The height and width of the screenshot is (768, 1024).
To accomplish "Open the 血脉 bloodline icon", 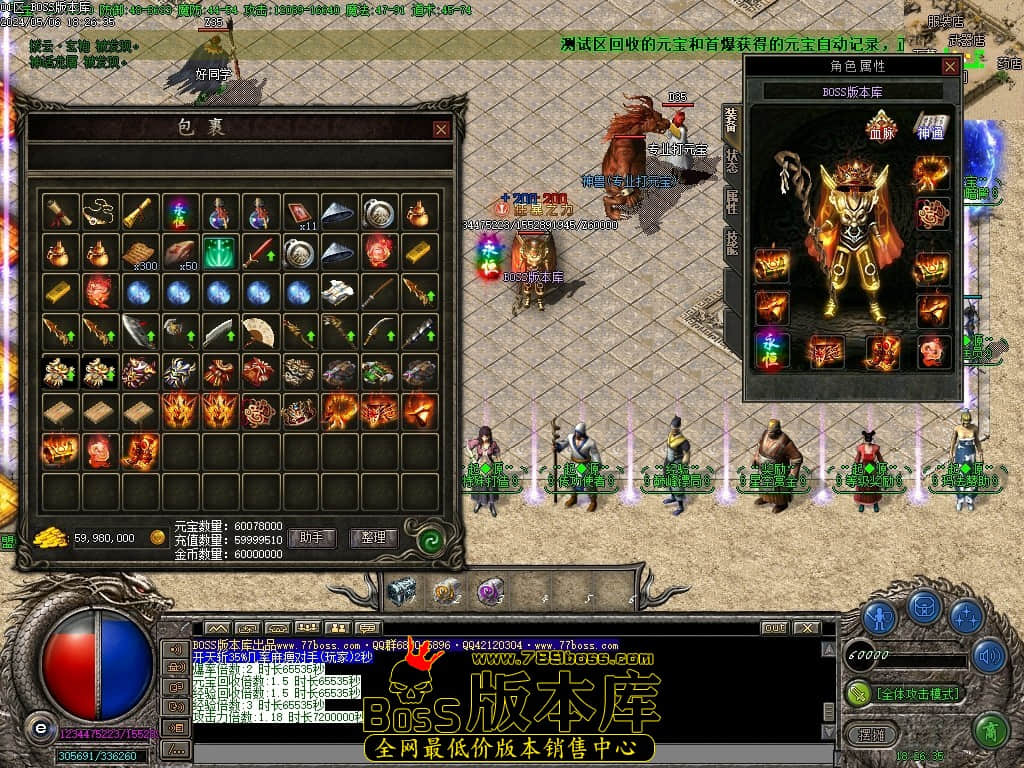I will (881, 129).
